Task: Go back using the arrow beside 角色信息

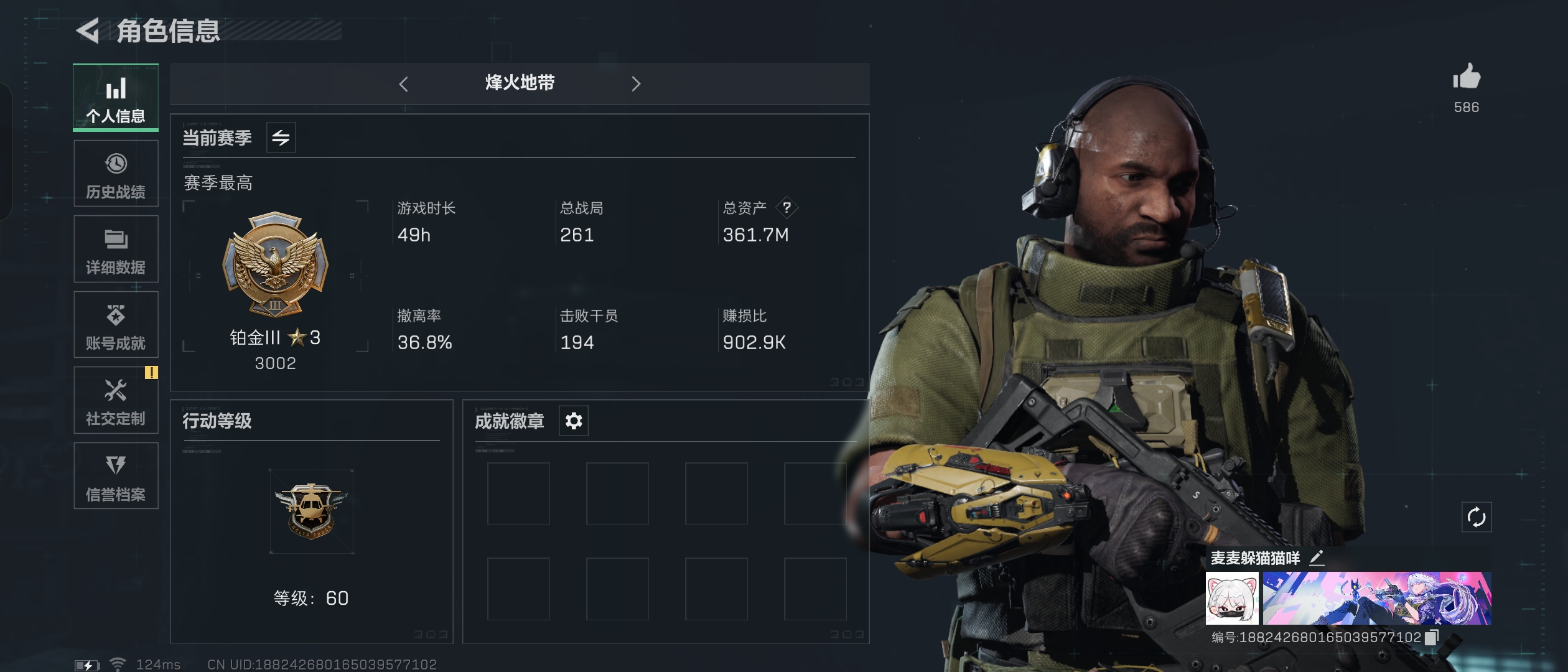Action: tap(88, 30)
